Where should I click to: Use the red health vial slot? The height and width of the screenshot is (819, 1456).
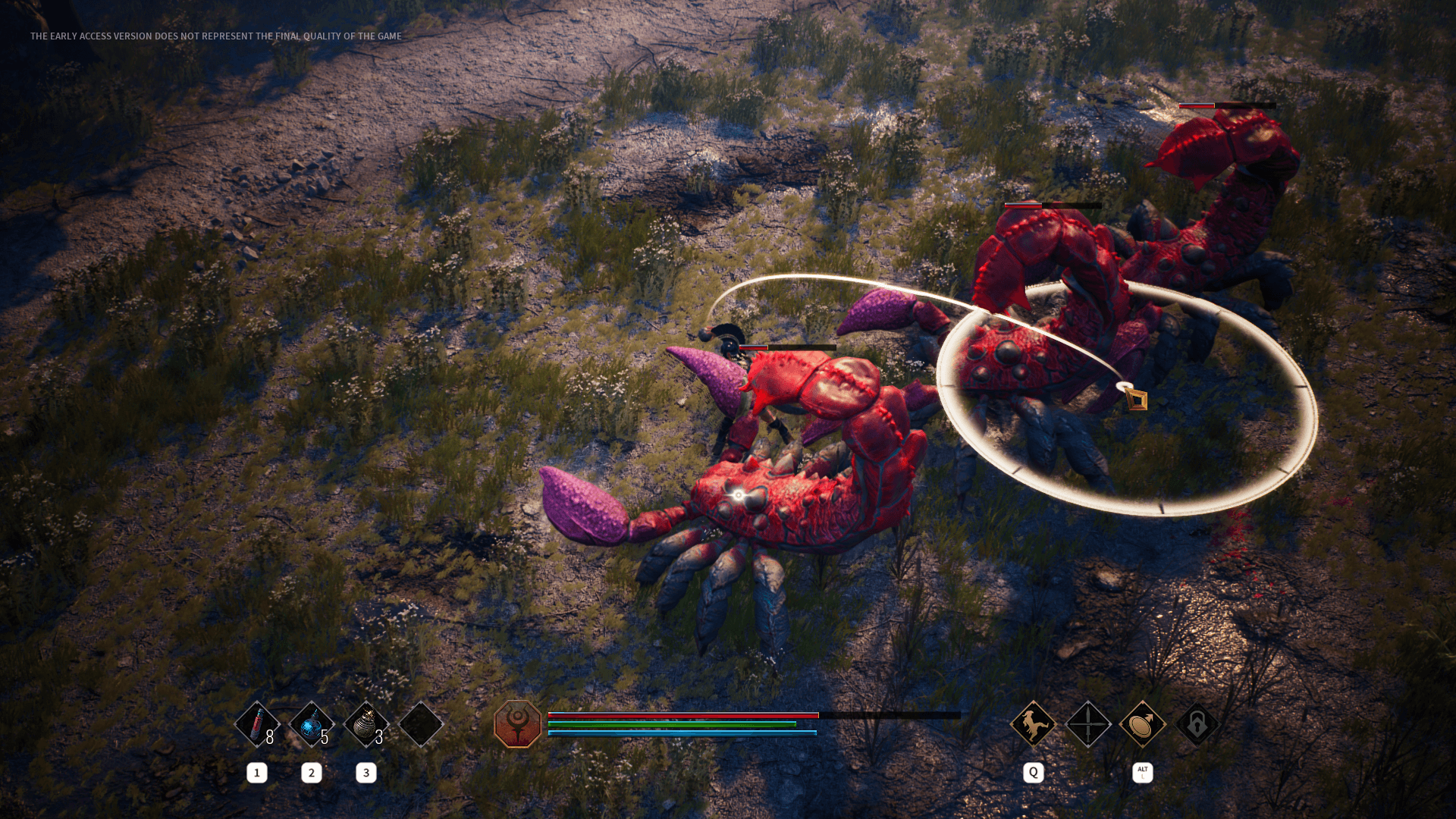coord(257,724)
